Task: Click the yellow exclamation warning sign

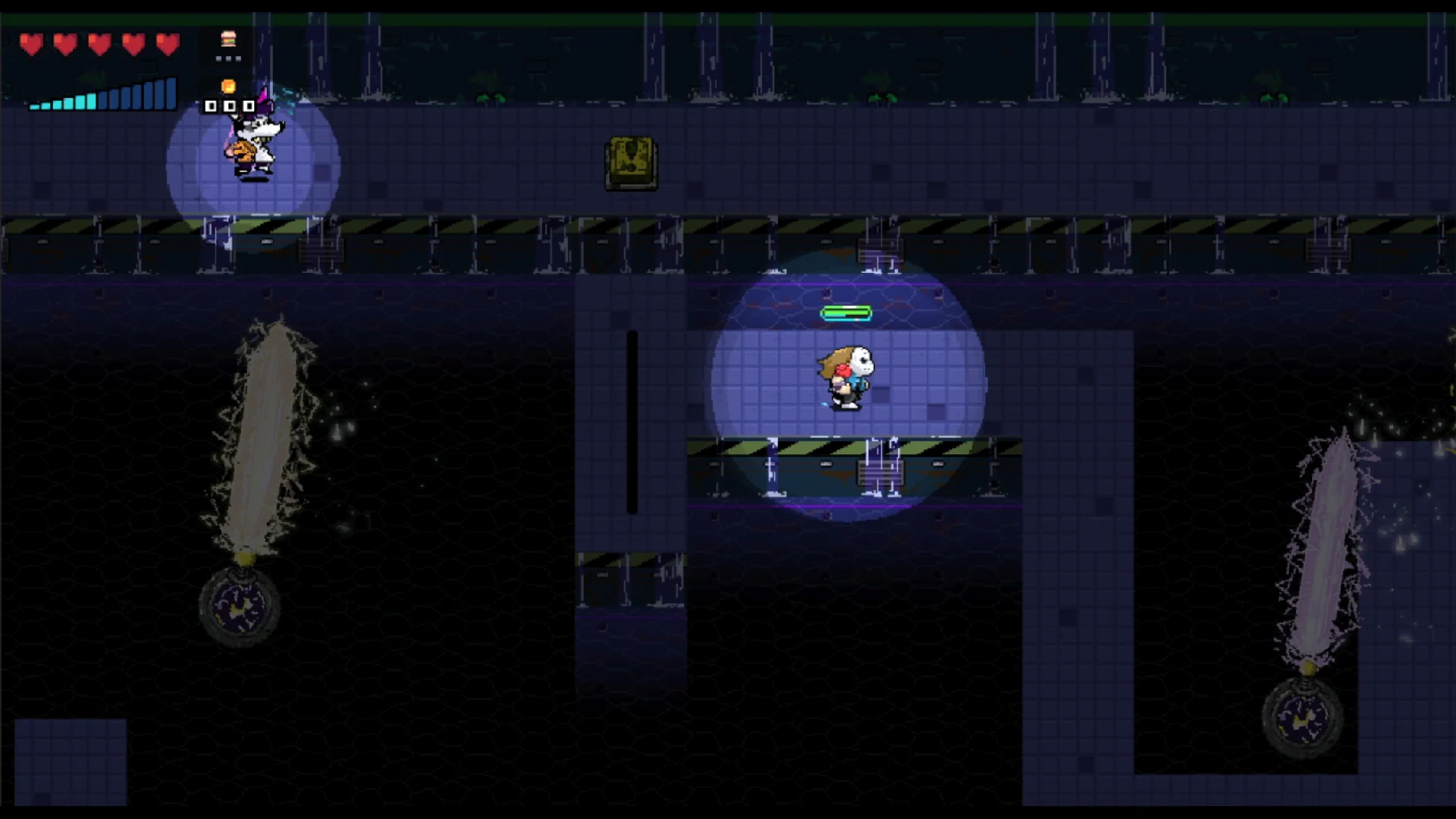Action: pos(630,160)
